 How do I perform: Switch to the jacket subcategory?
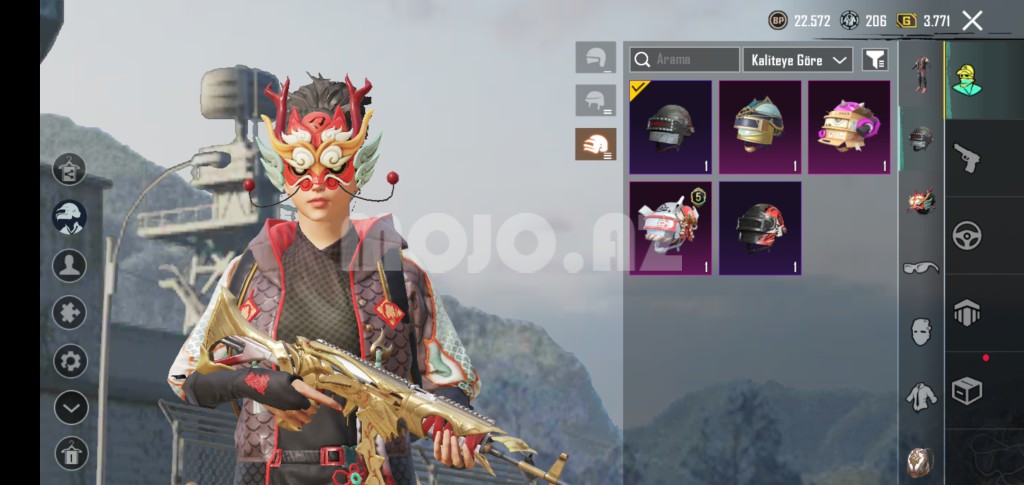[921, 397]
